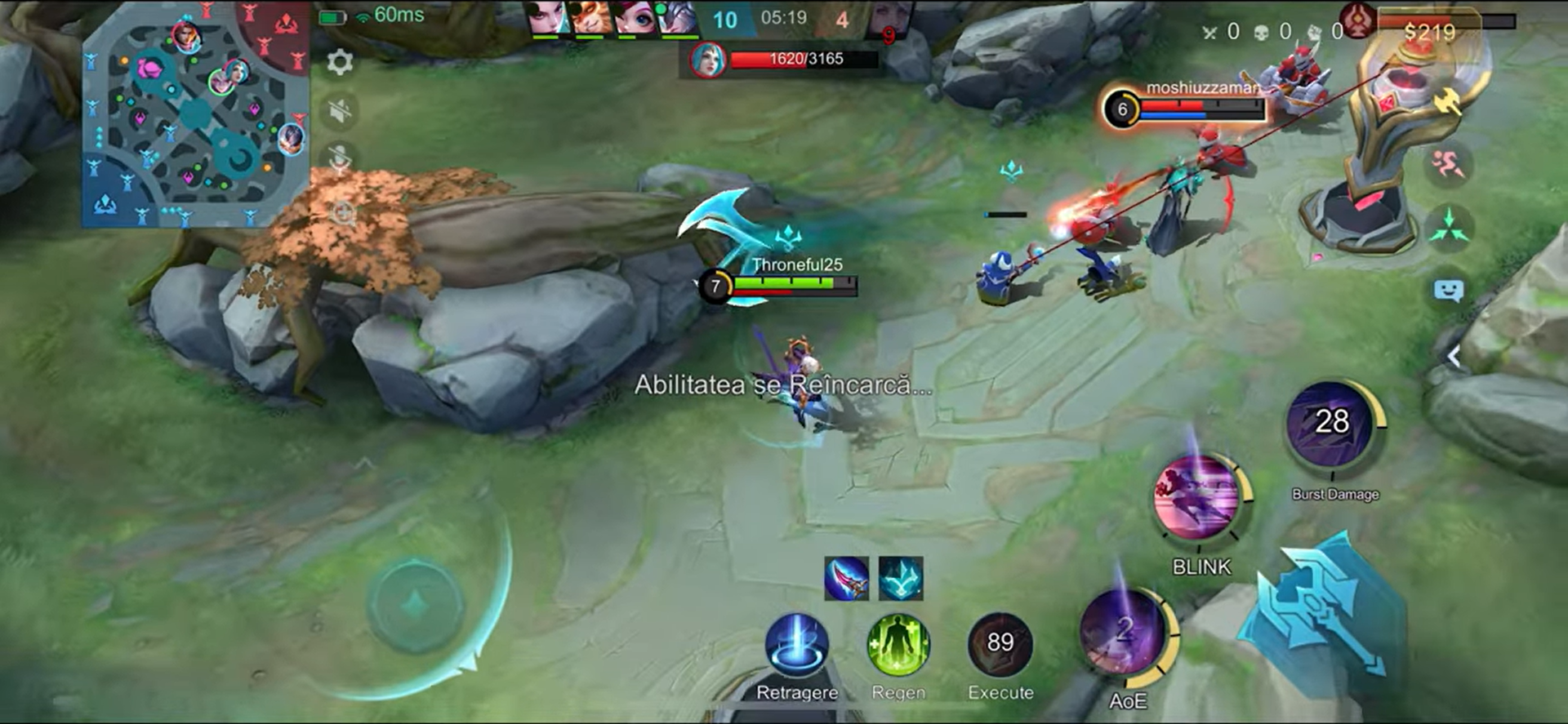The height and width of the screenshot is (724, 1568).
Task: Tap the Execute spell on cooldown
Action: point(1000,645)
